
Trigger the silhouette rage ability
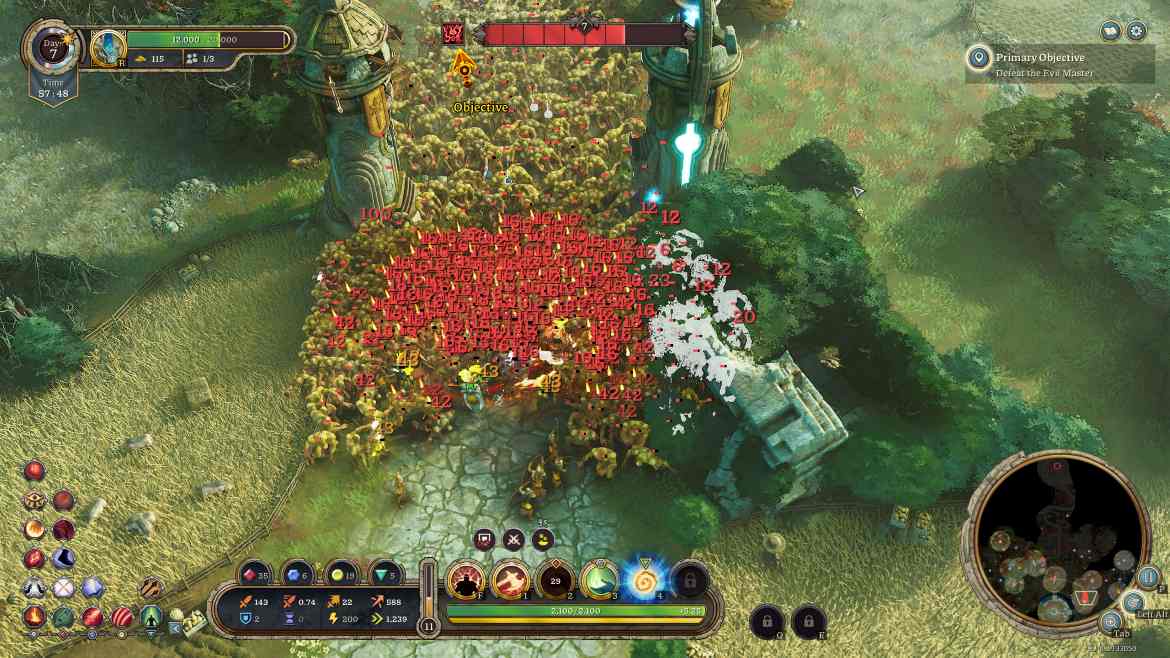[466, 579]
